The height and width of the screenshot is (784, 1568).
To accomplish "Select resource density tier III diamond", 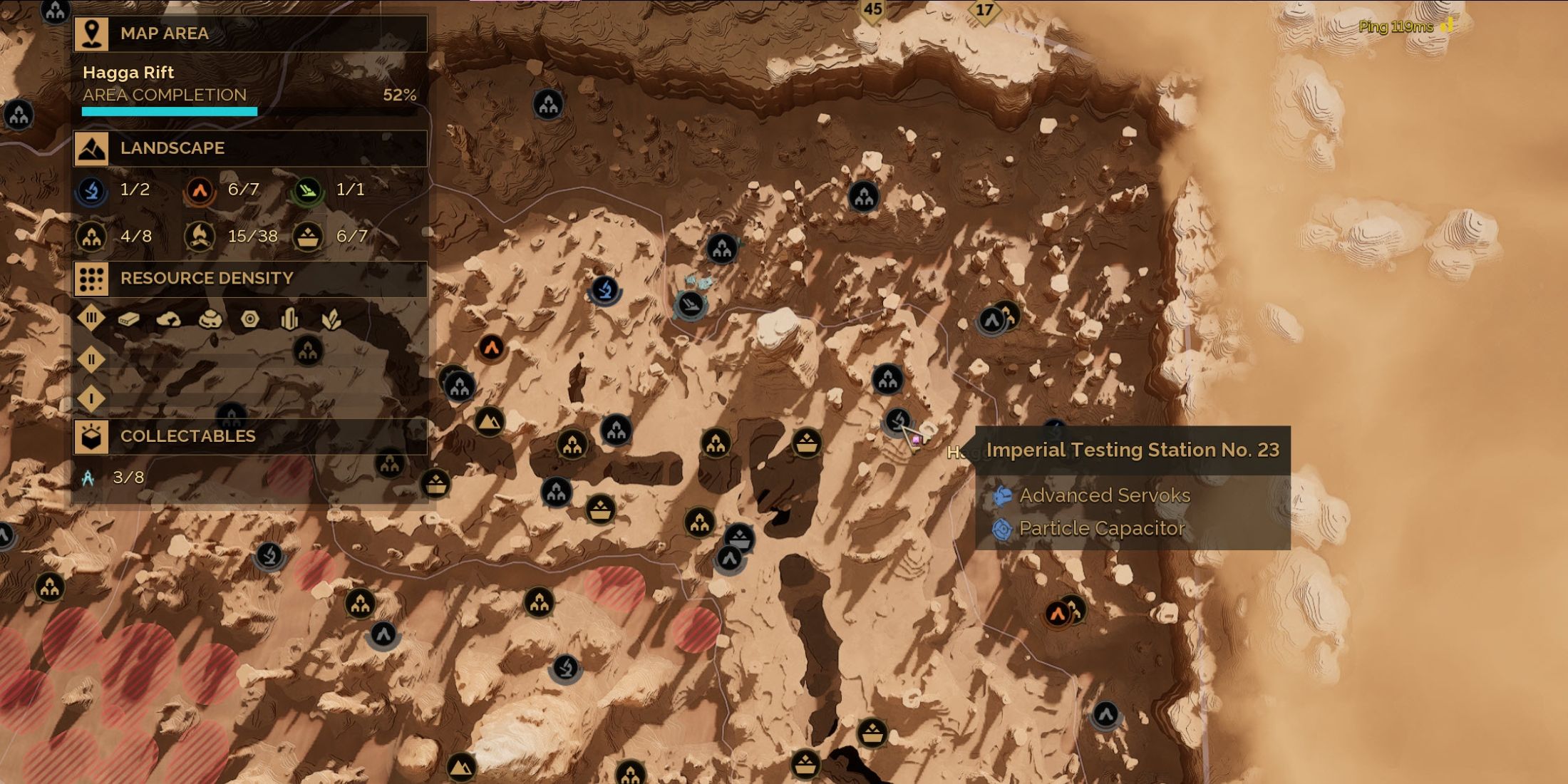I will 91,318.
